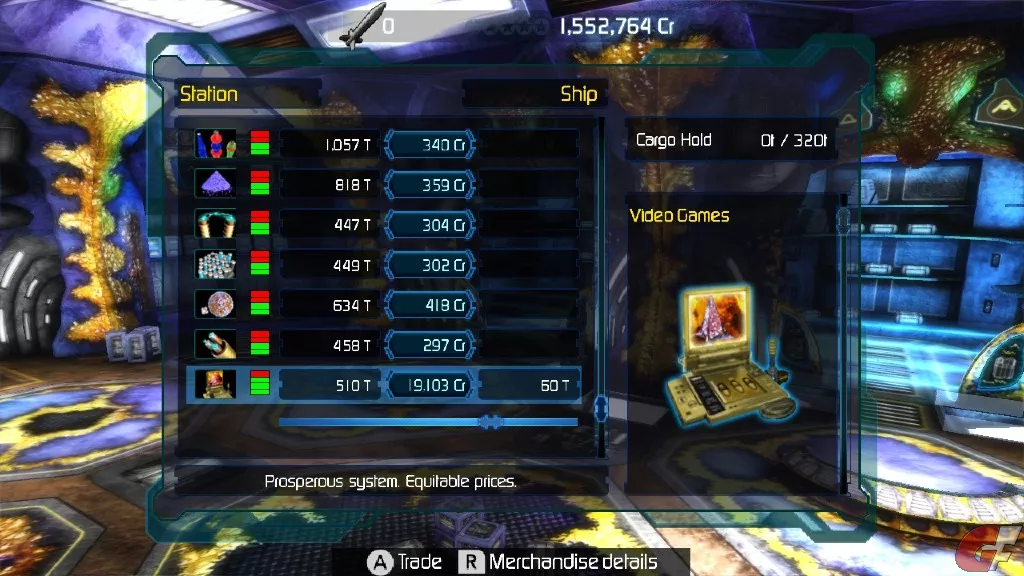Select the item priced at 304 Cr
This screenshot has width=1024, height=576.
coord(429,225)
